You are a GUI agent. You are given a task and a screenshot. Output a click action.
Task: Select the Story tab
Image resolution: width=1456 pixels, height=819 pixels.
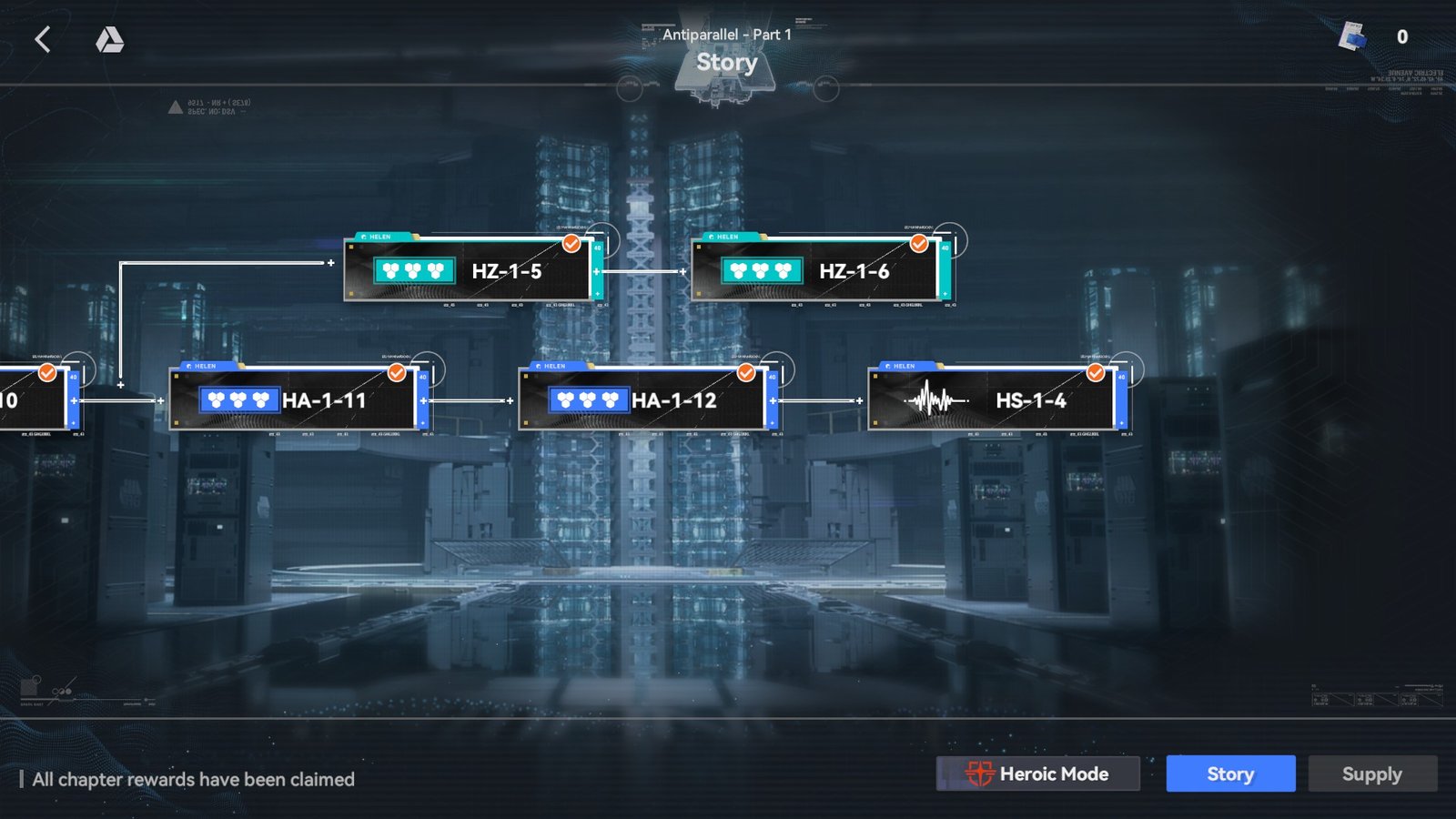click(x=1230, y=773)
